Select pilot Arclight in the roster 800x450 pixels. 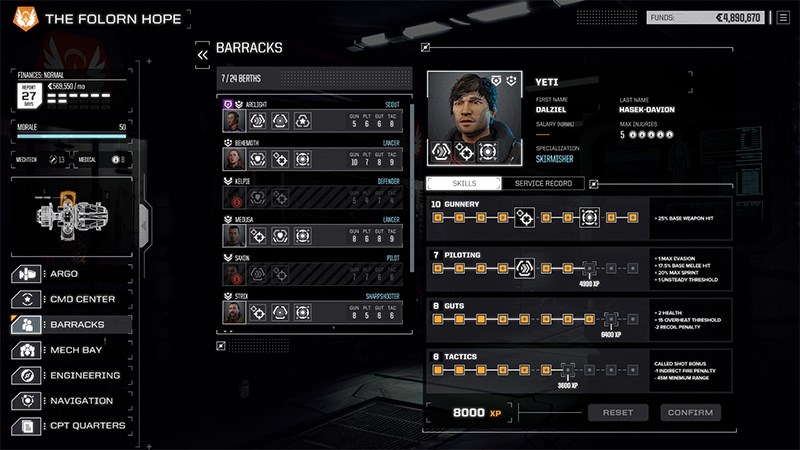pyautogui.click(x=313, y=115)
